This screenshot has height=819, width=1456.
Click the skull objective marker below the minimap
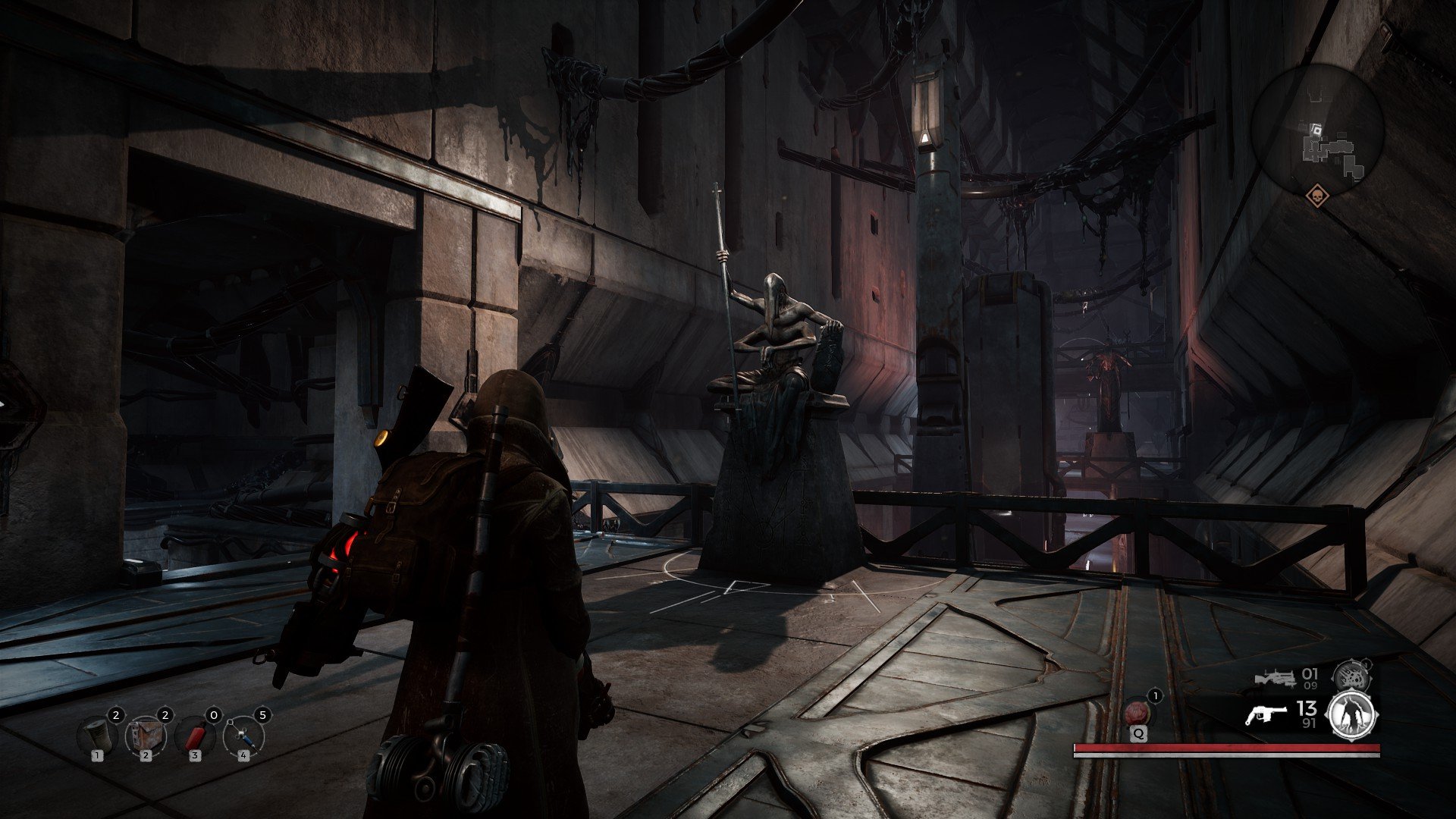pyautogui.click(x=1318, y=196)
